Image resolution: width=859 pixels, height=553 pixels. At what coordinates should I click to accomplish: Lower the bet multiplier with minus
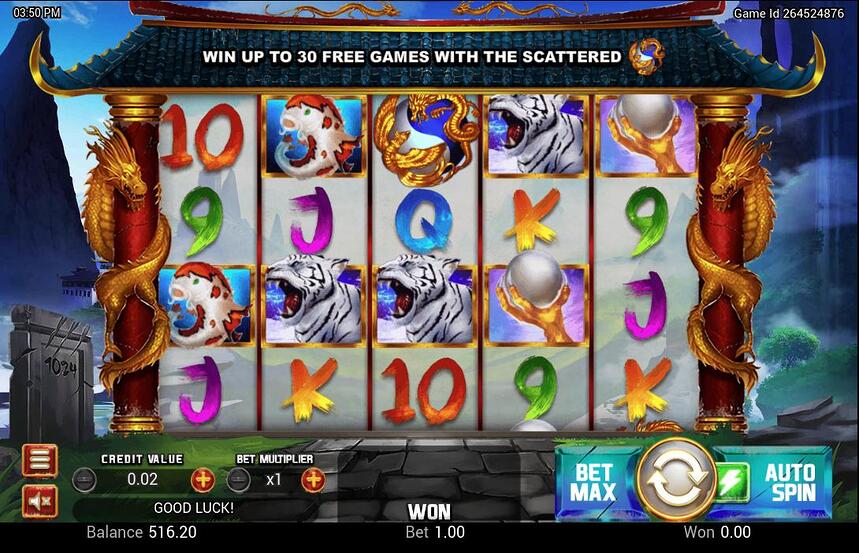point(238,480)
